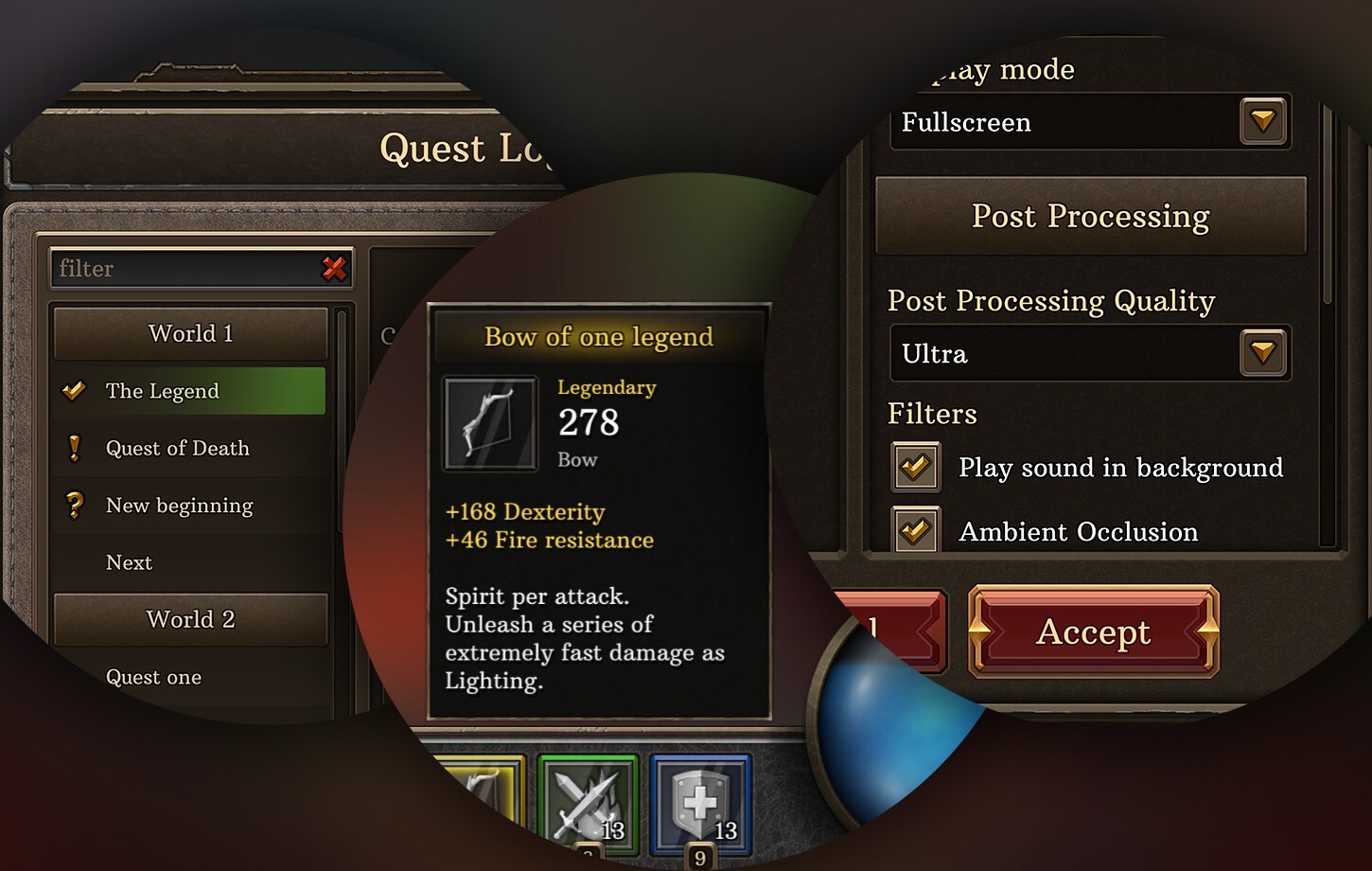Disable Ambient Occlusion
Viewport: 1372px width, 871px height.
tap(914, 530)
